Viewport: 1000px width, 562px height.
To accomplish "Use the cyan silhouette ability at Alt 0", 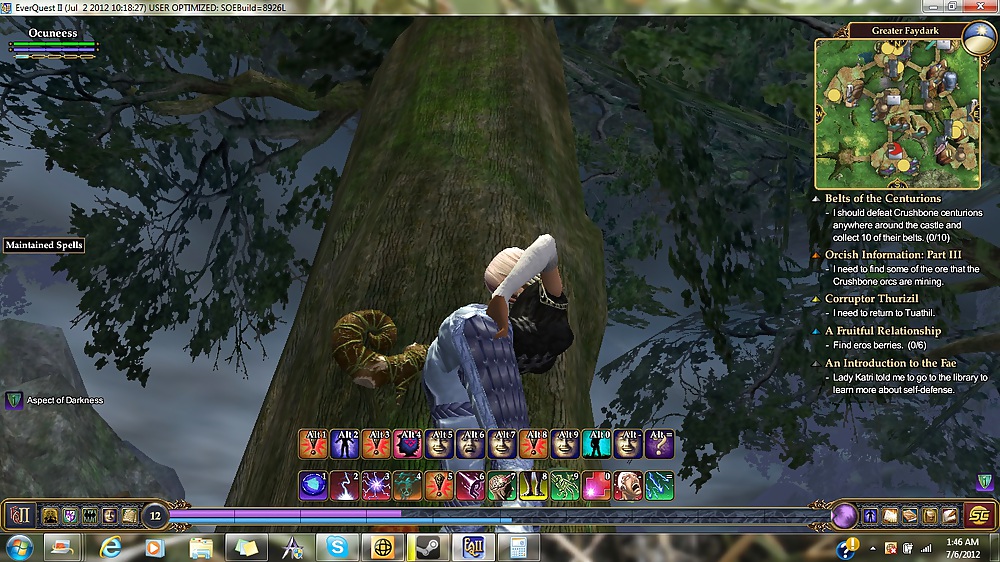I will coord(596,444).
